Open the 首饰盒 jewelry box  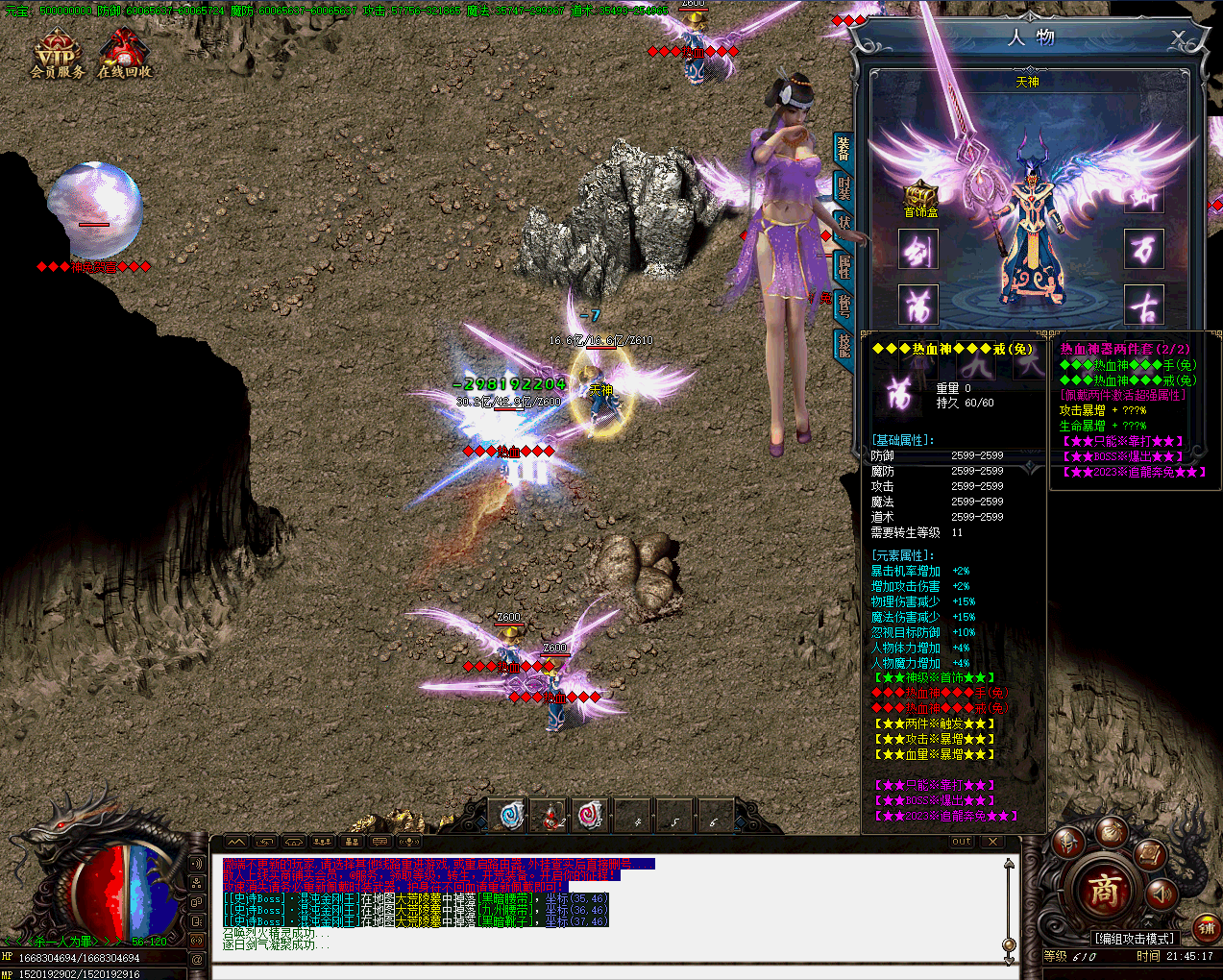[920, 197]
